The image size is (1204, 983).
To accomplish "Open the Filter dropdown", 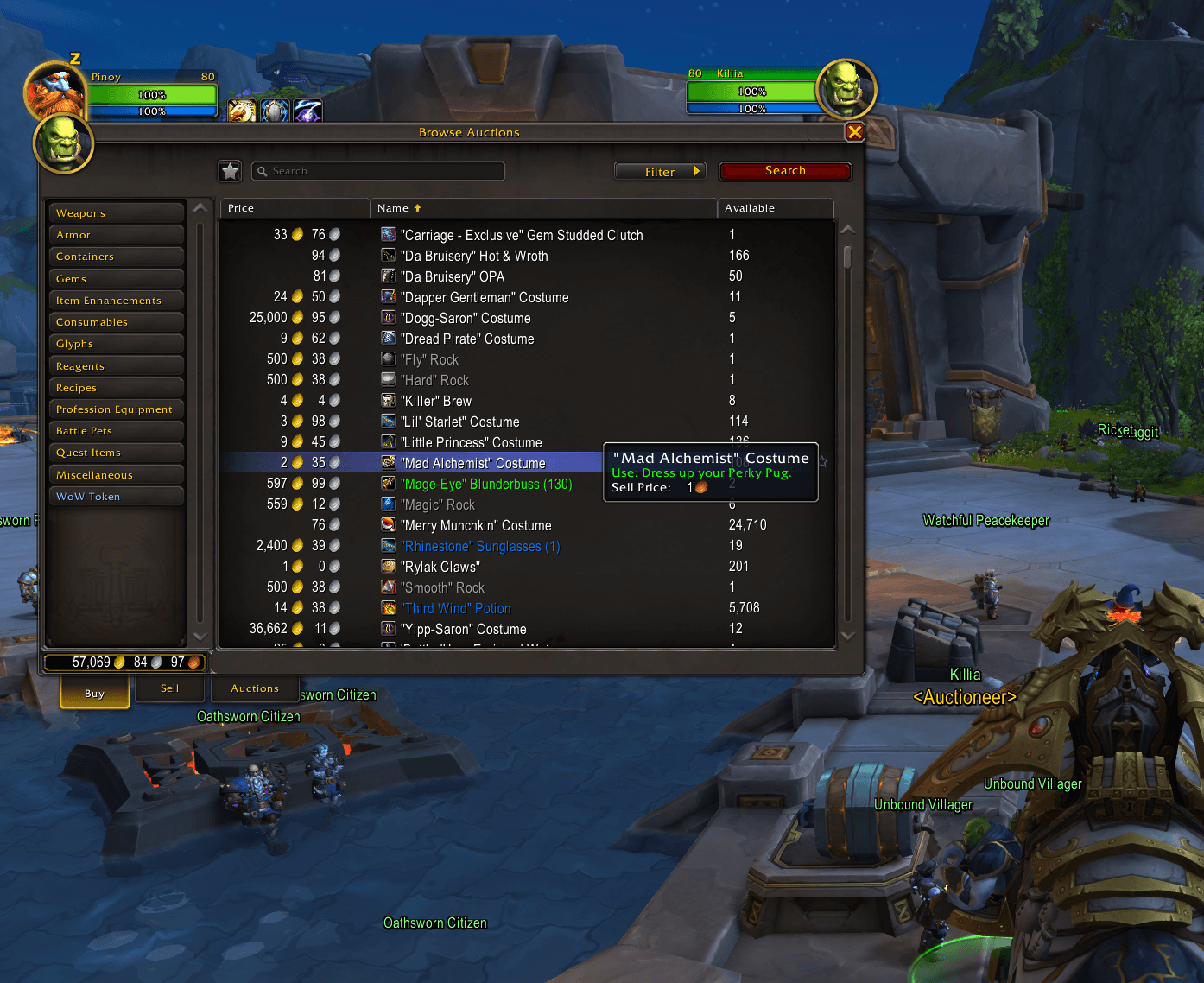I will [660, 171].
